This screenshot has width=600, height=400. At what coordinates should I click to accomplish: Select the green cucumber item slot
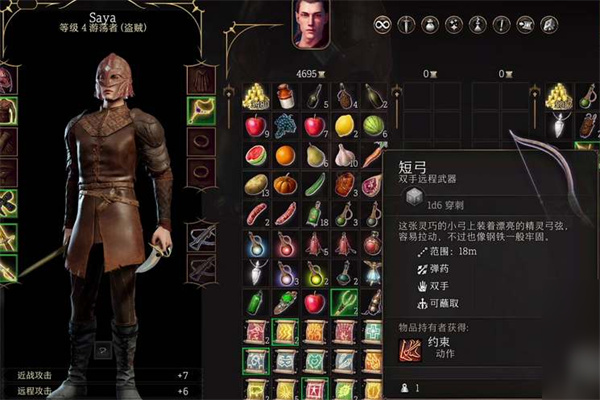314,185
